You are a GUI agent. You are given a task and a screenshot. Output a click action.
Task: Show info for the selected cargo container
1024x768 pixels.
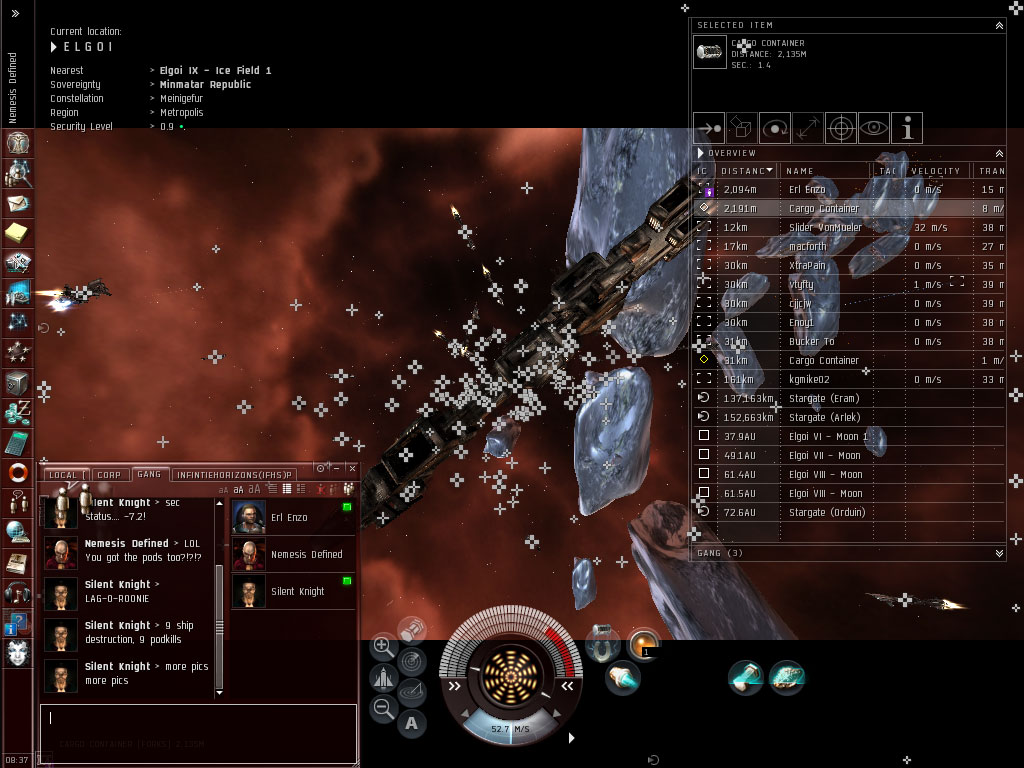click(907, 128)
